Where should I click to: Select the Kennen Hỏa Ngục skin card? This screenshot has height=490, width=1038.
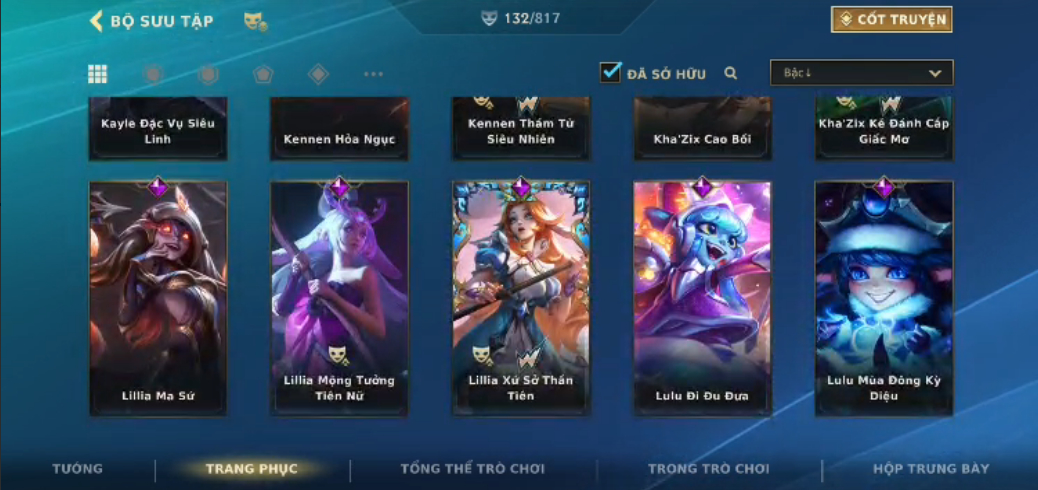pos(339,130)
